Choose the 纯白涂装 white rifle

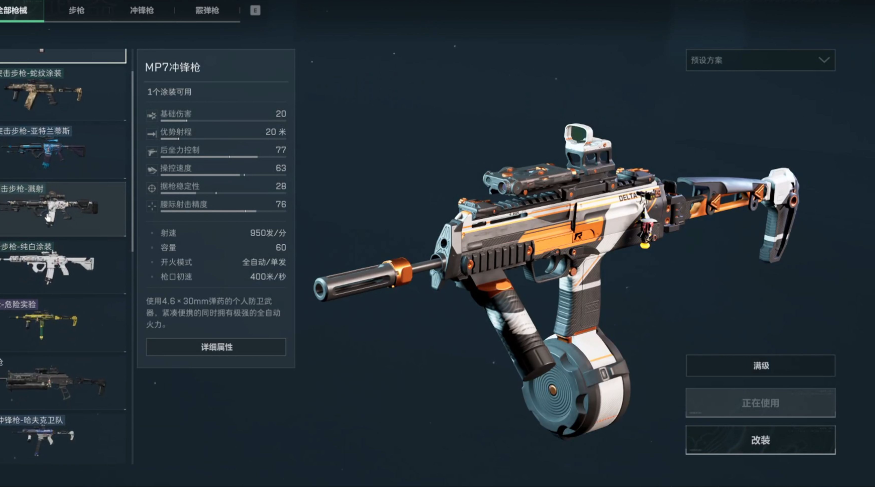tap(62, 260)
